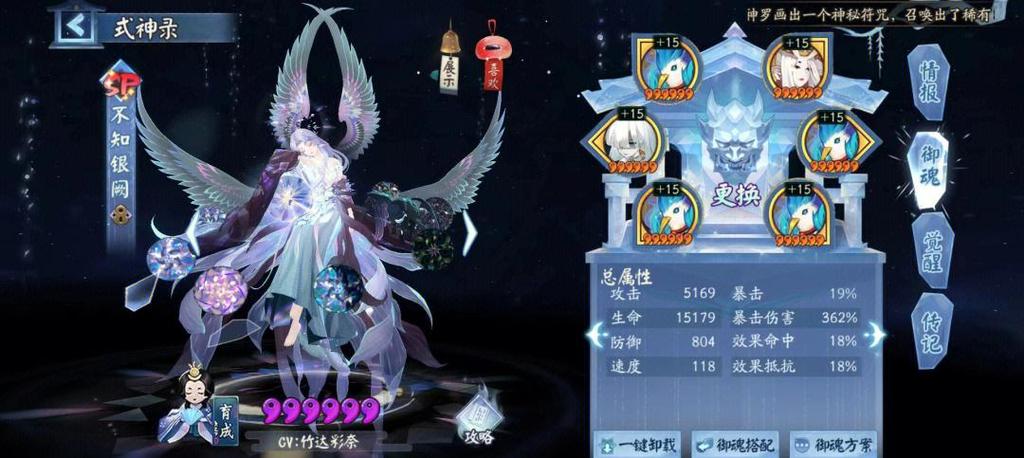Click the stats panel's right arrow

coord(875,333)
